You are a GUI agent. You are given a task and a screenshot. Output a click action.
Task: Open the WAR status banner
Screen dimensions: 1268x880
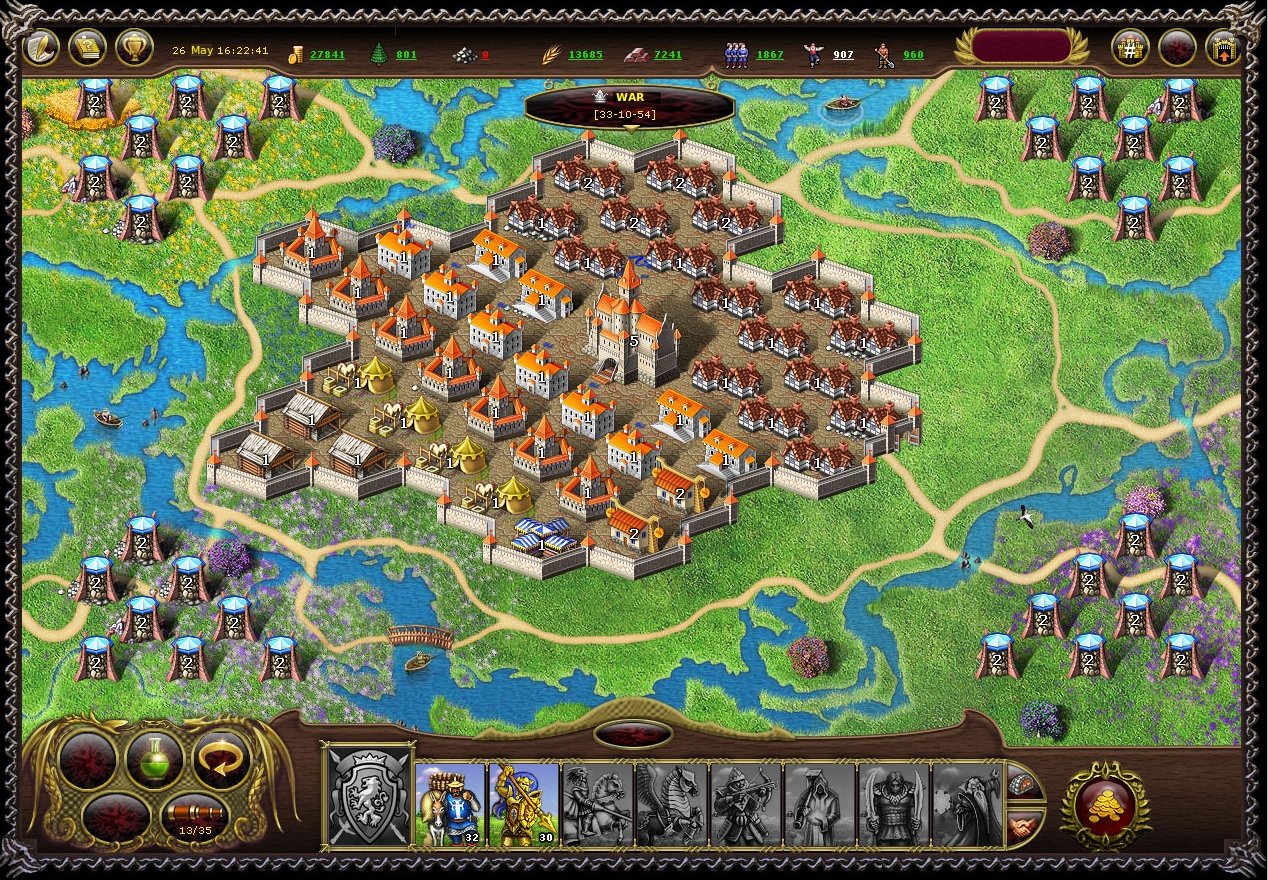(630, 105)
